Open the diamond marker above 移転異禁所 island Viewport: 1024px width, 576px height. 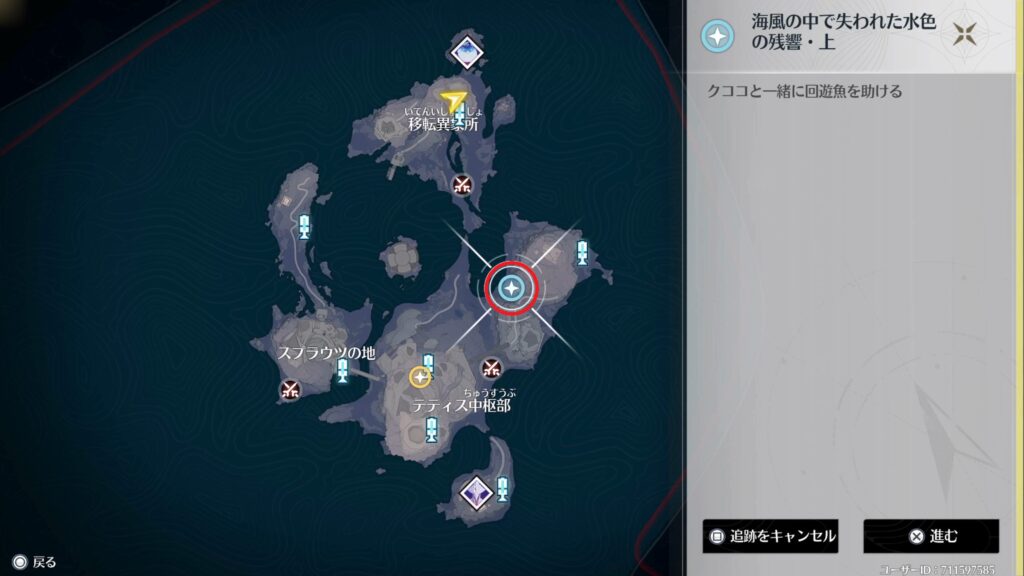coord(466,52)
